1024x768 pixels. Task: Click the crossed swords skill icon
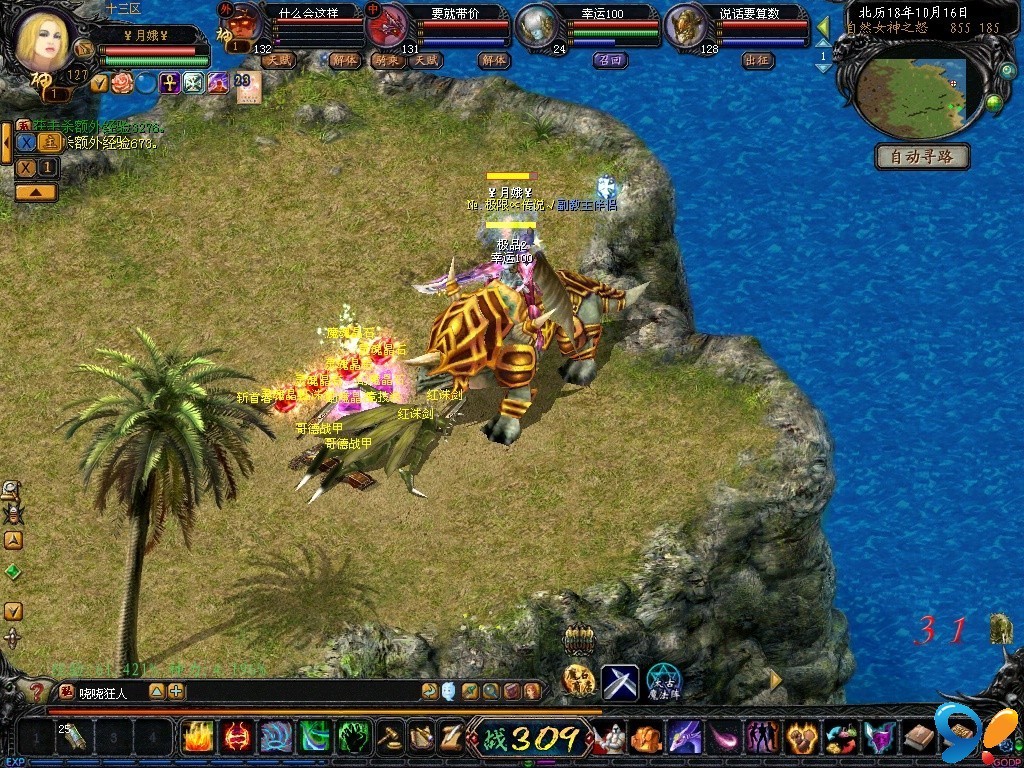(619, 682)
